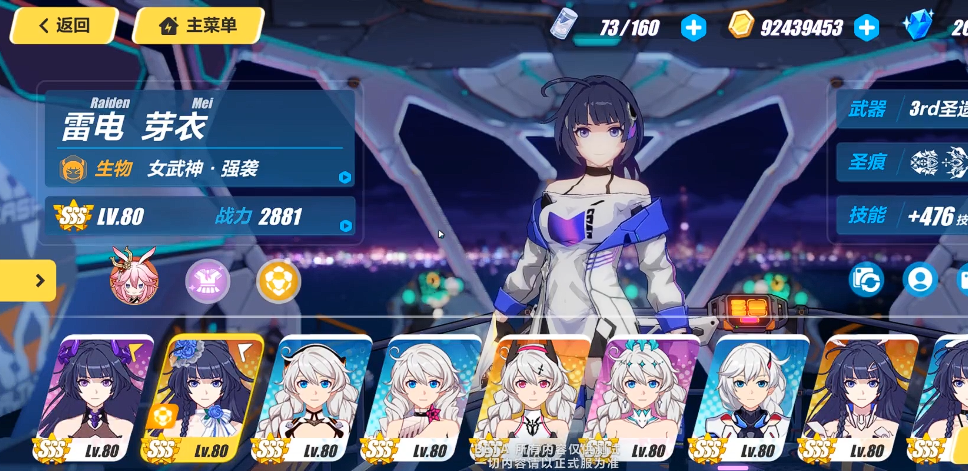Image resolution: width=968 pixels, height=471 pixels.
Task: Add stamina with the plus beside 73/160
Action: click(x=693, y=28)
